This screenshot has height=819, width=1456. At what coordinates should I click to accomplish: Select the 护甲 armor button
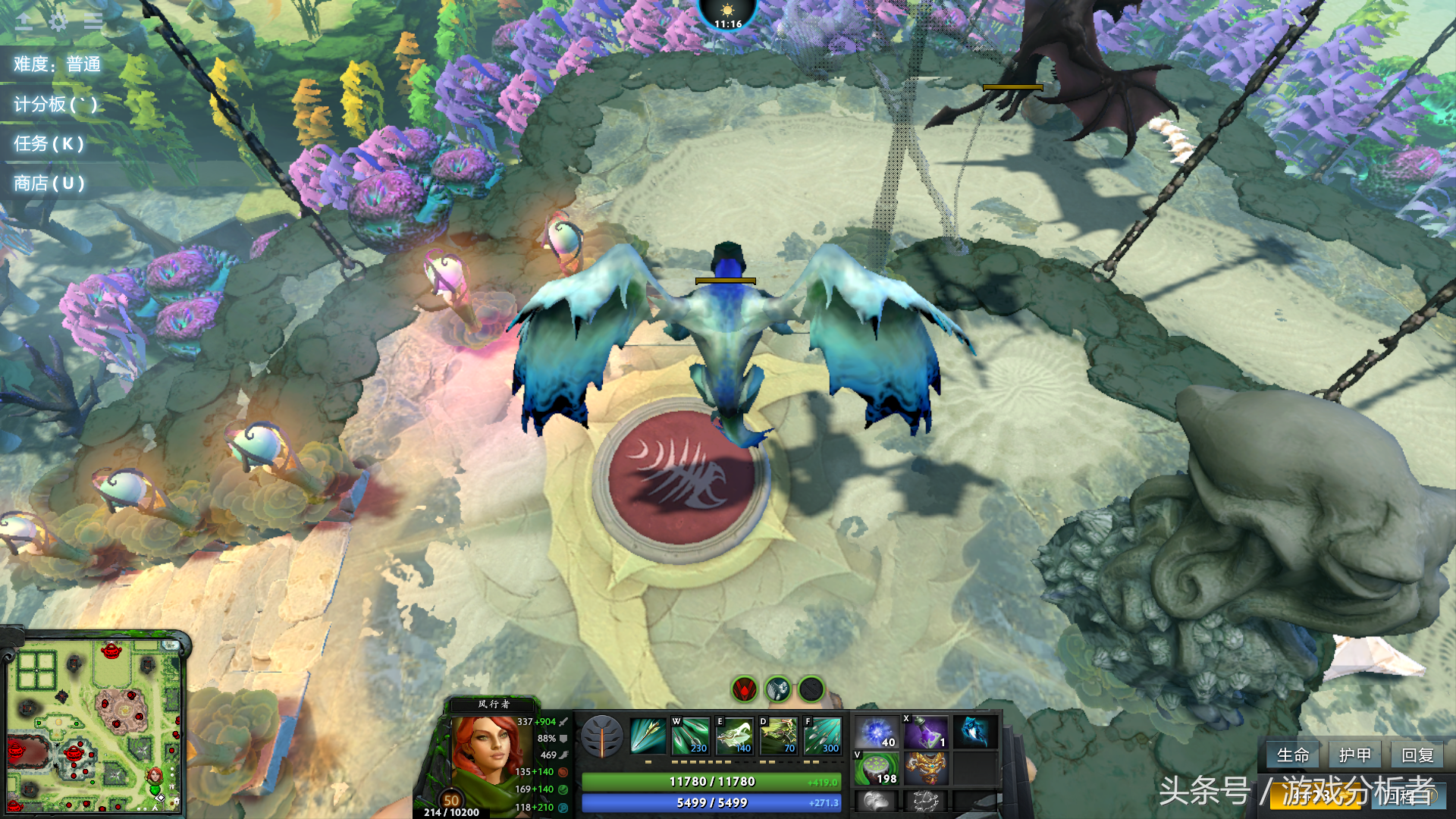click(x=1354, y=755)
